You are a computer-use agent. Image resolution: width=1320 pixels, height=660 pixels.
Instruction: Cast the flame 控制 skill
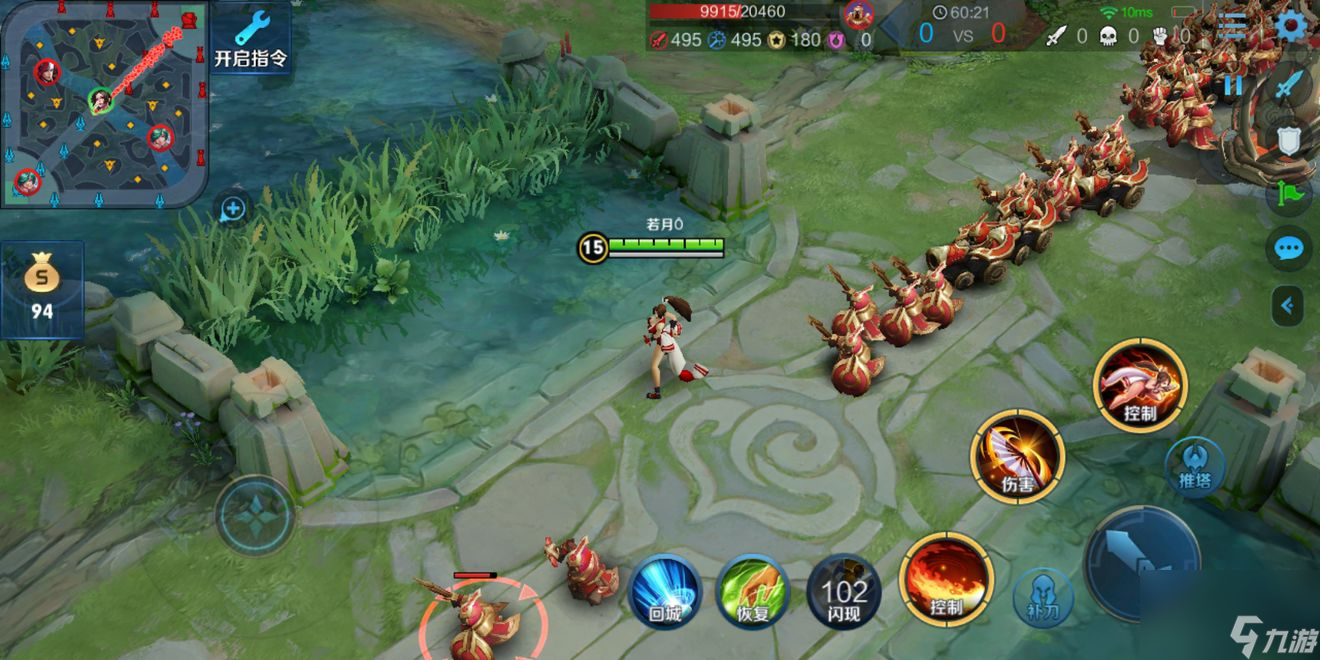(x=945, y=580)
